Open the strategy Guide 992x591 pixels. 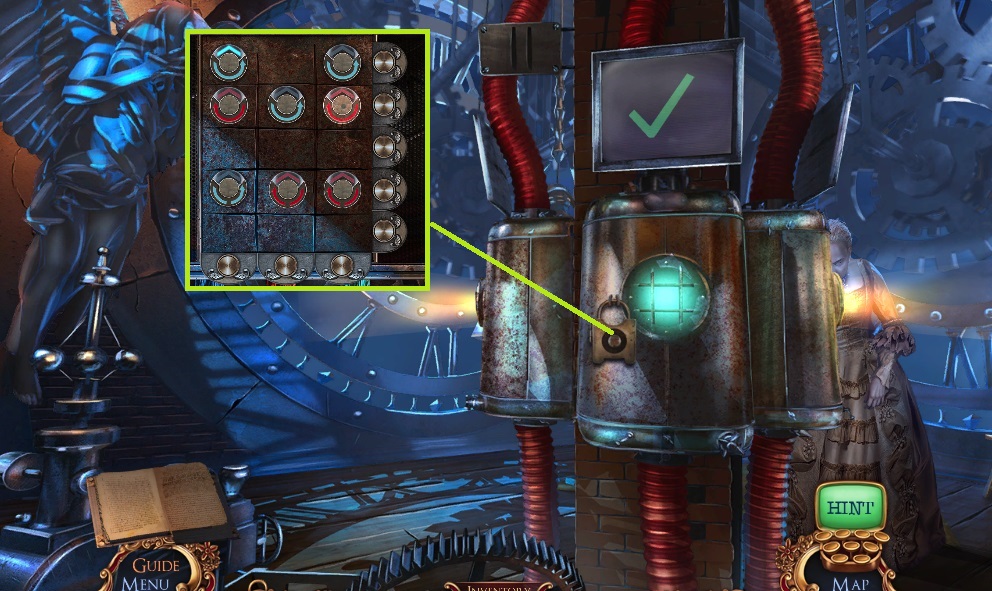157,566
